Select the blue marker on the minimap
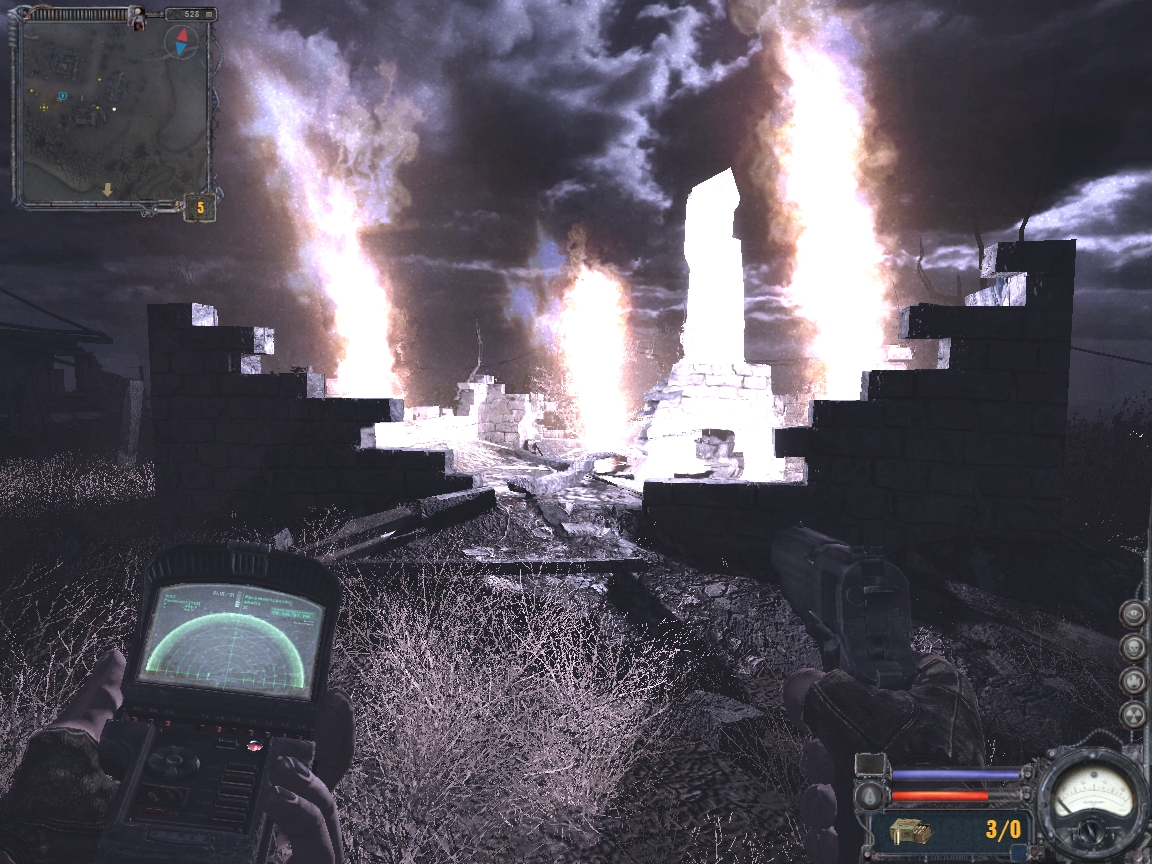The width and height of the screenshot is (1152, 864). (62, 96)
